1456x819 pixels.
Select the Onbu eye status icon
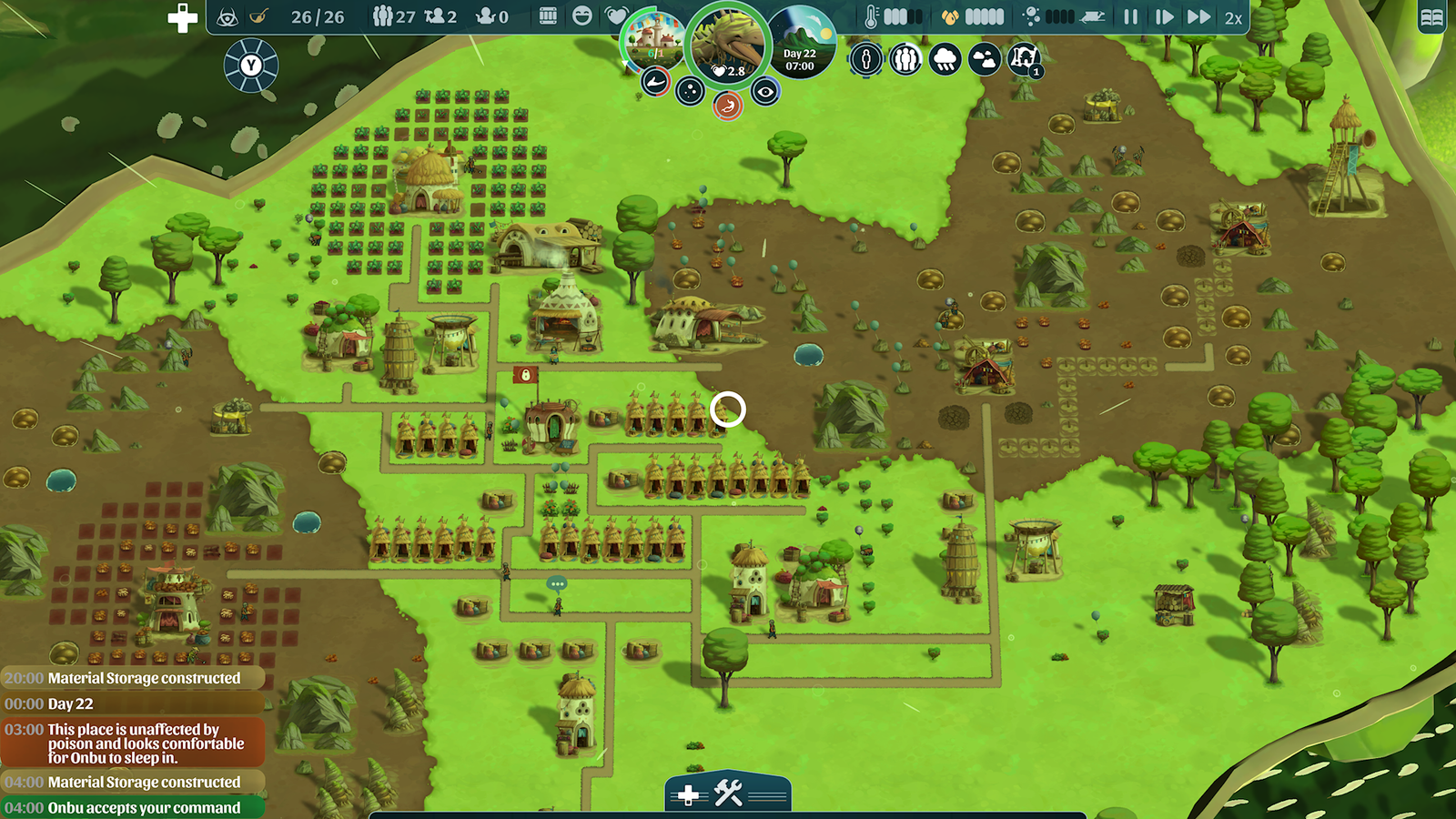pos(765,91)
